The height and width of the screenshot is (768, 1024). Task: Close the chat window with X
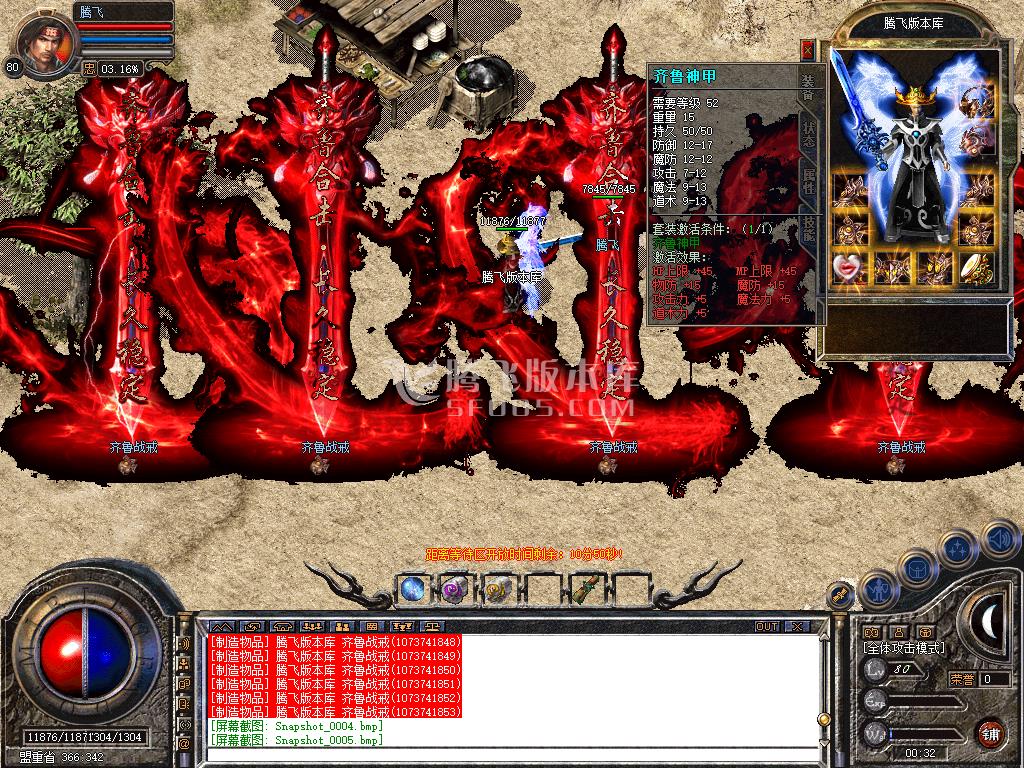pyautogui.click(x=796, y=626)
